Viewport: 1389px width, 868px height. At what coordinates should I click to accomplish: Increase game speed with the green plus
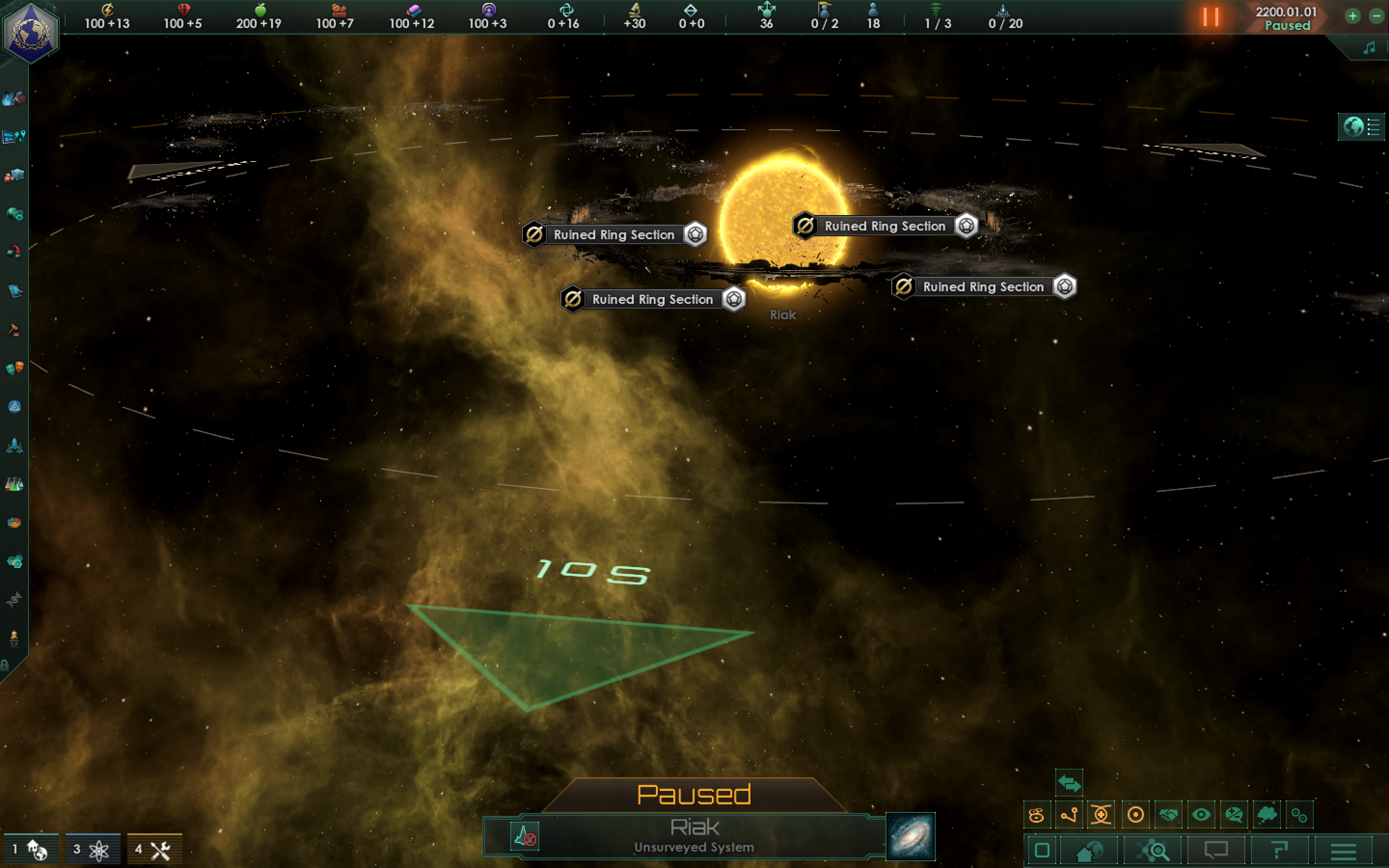tap(1352, 16)
